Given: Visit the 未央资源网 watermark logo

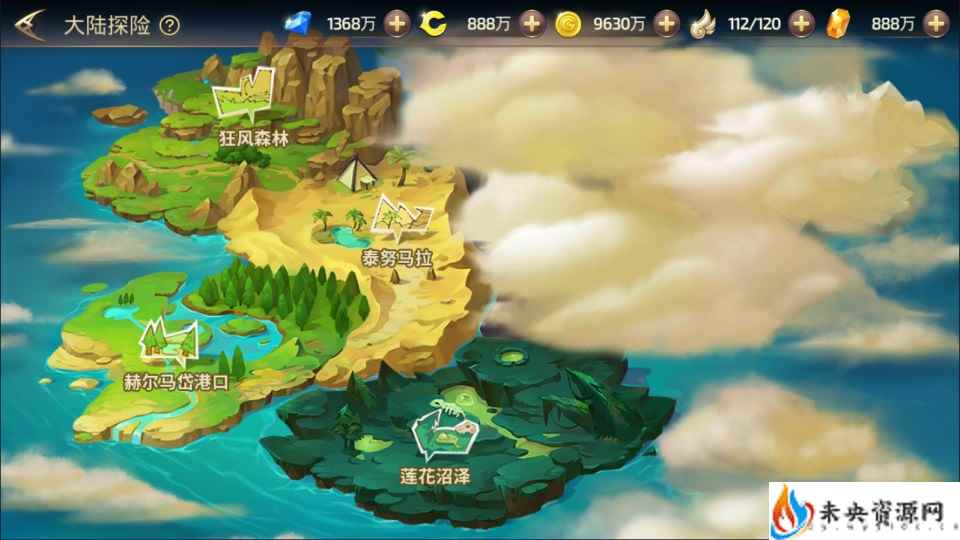Looking at the screenshot, I should 862,510.
